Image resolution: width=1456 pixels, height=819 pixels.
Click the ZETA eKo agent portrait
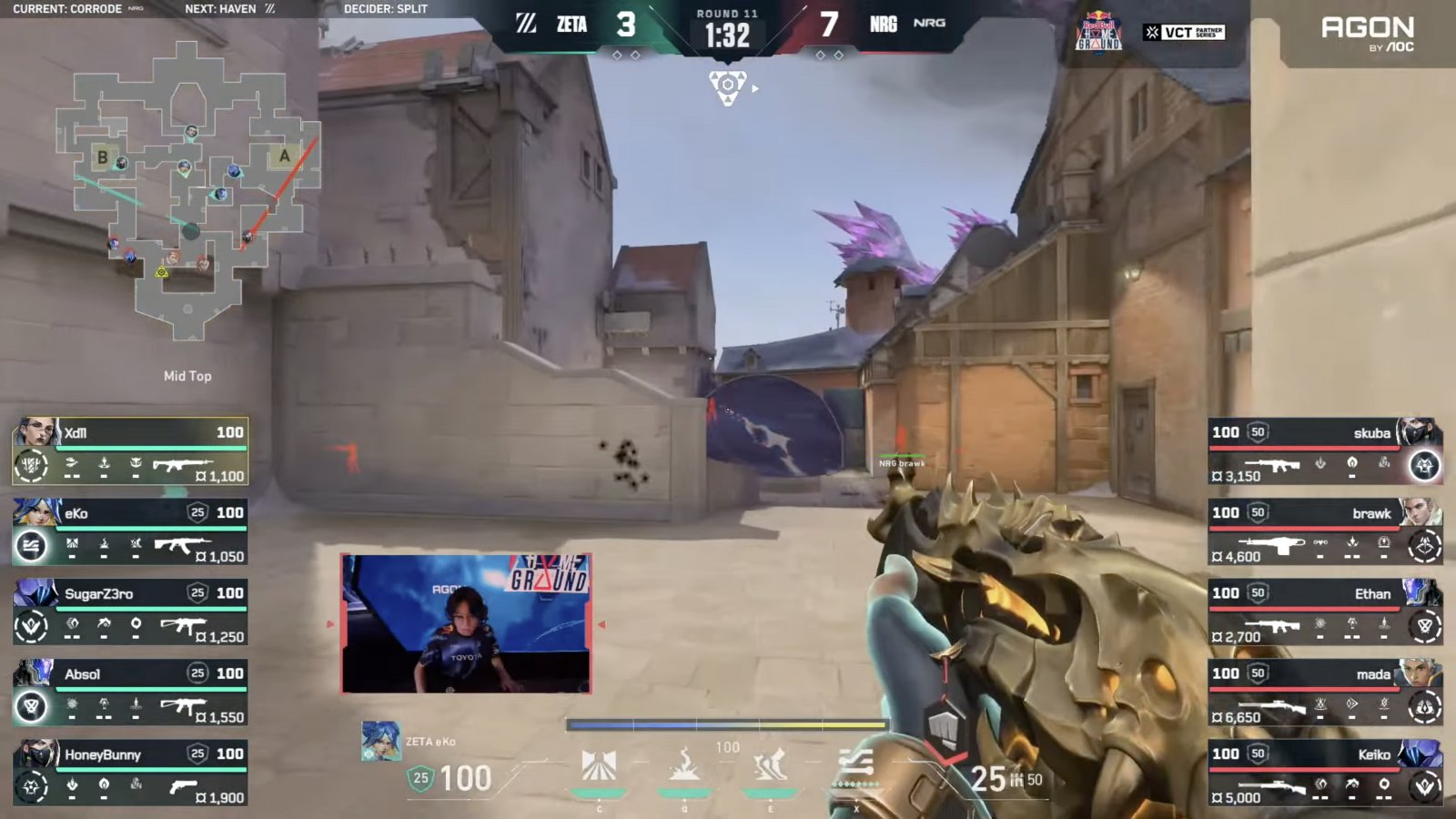pyautogui.click(x=380, y=742)
